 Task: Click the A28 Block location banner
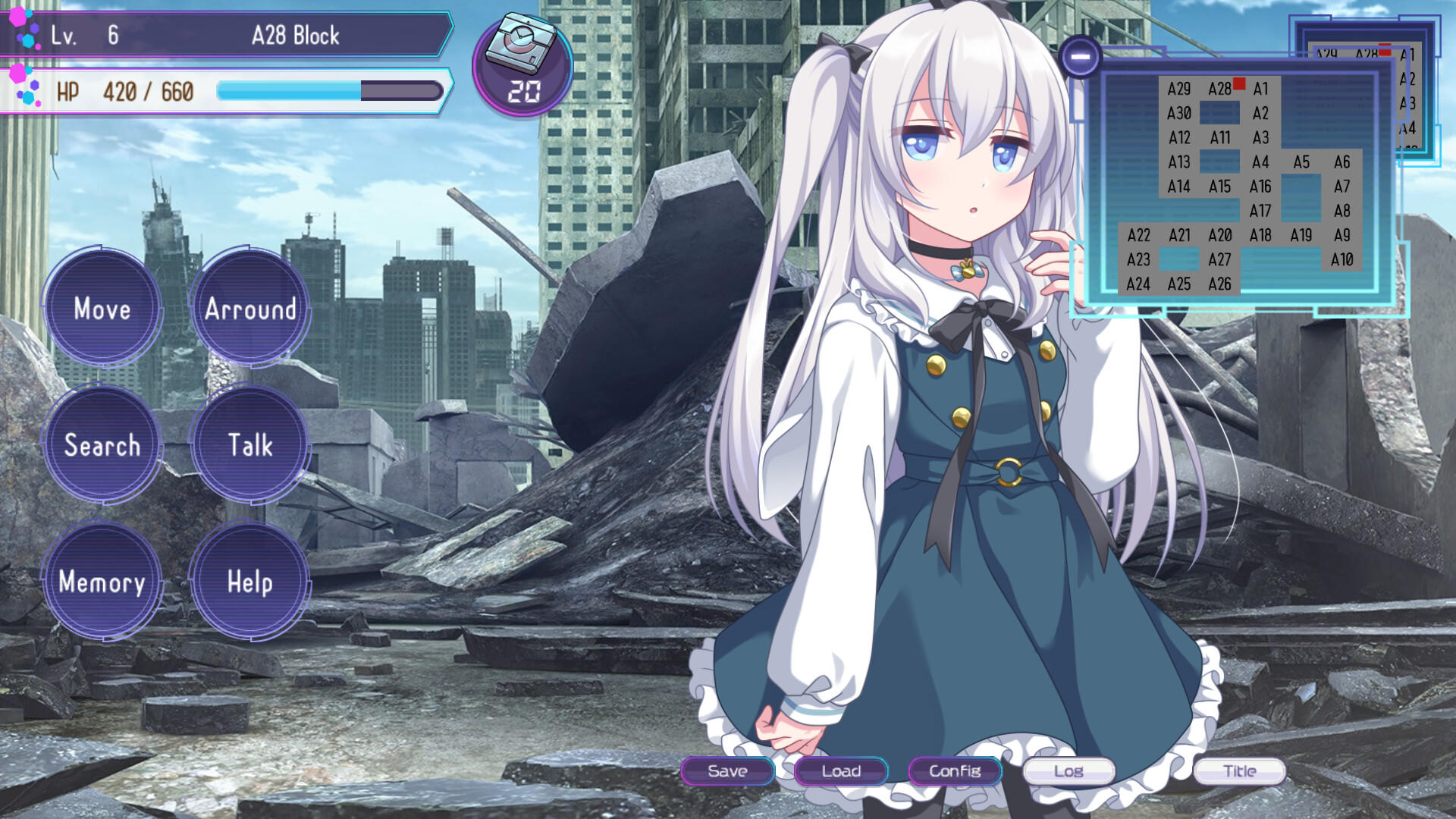(x=295, y=36)
